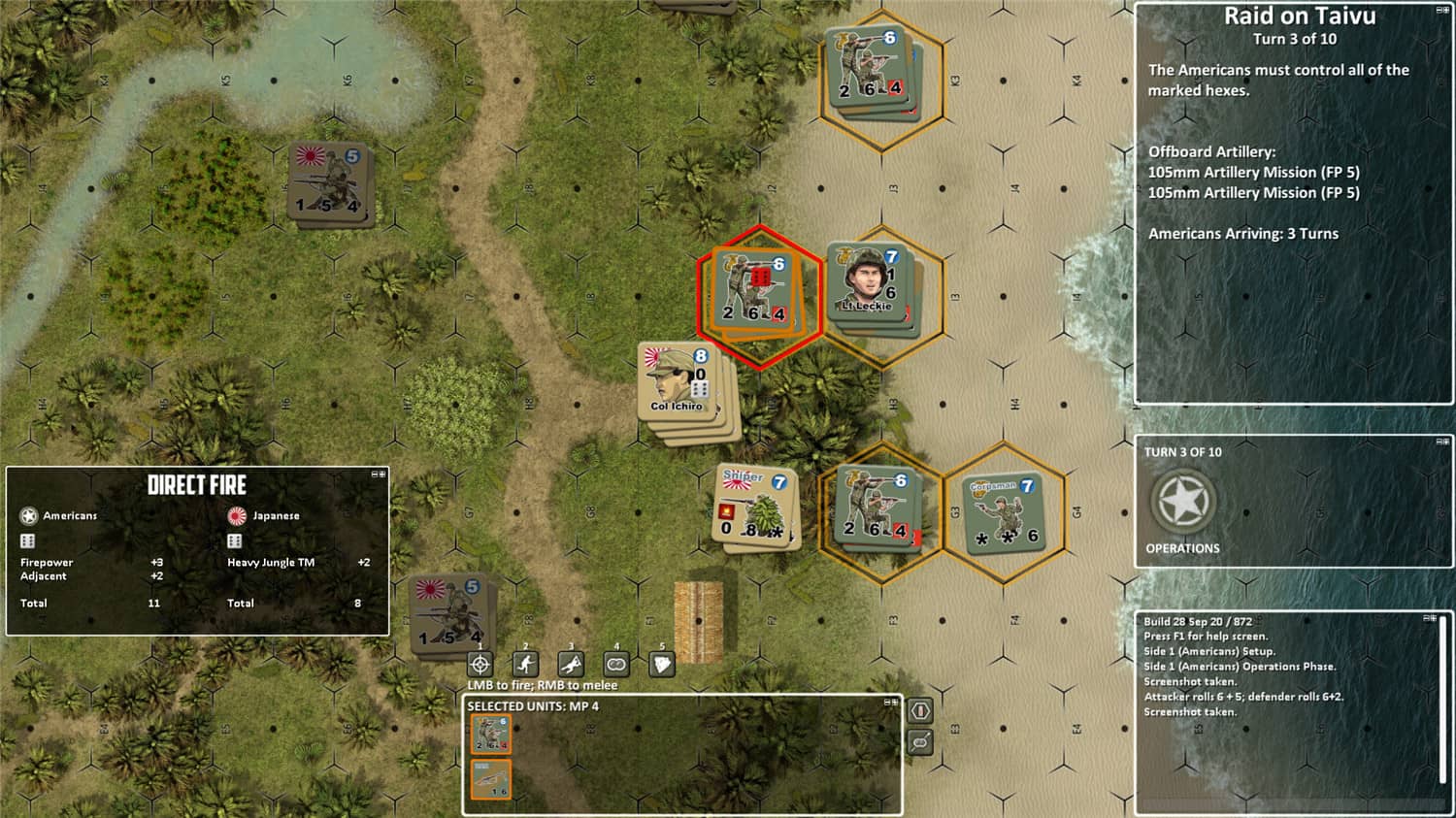The height and width of the screenshot is (818, 1456).
Task: Click the Operations star emblem
Action: 1181,501
